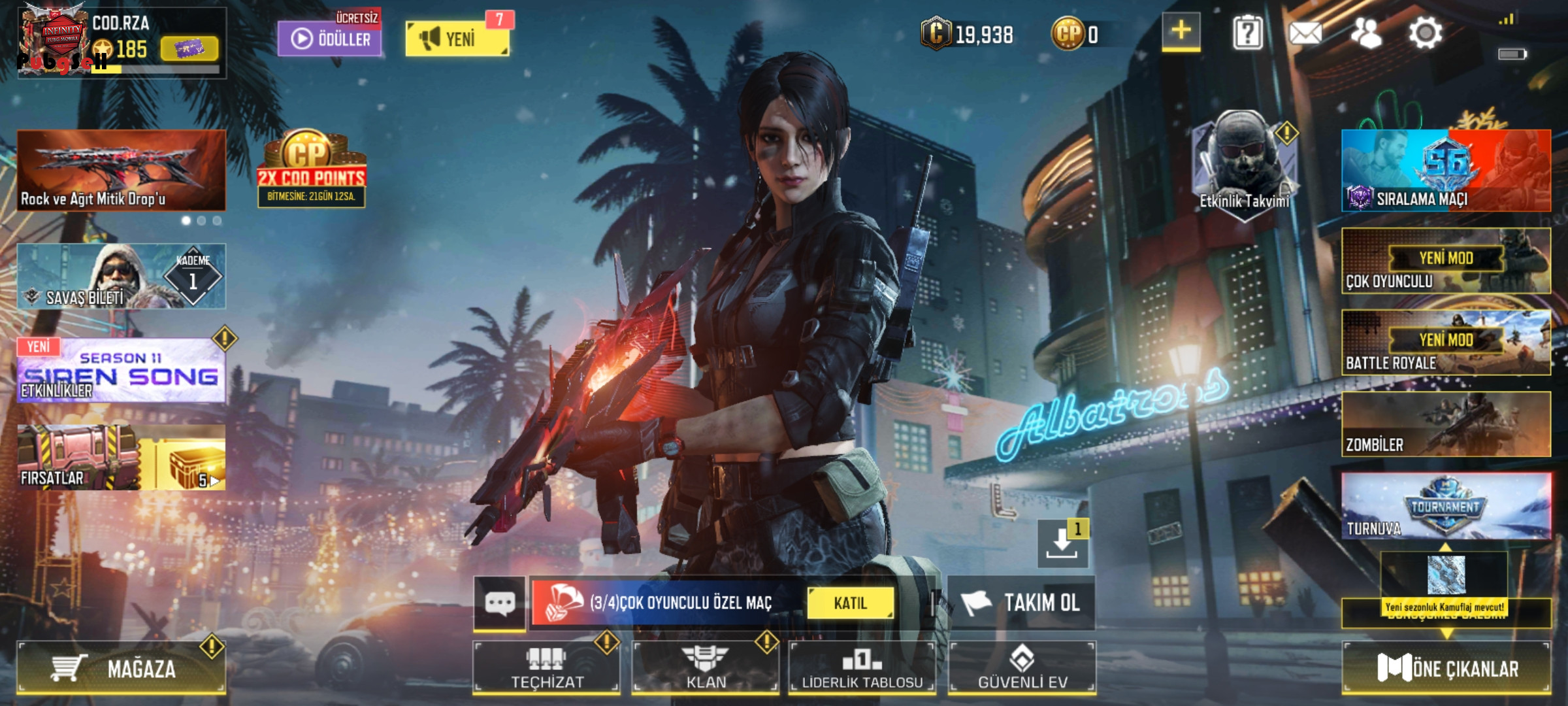The height and width of the screenshot is (706, 1568).
Task: Open the Güvenli Ev menu
Action: click(1022, 667)
